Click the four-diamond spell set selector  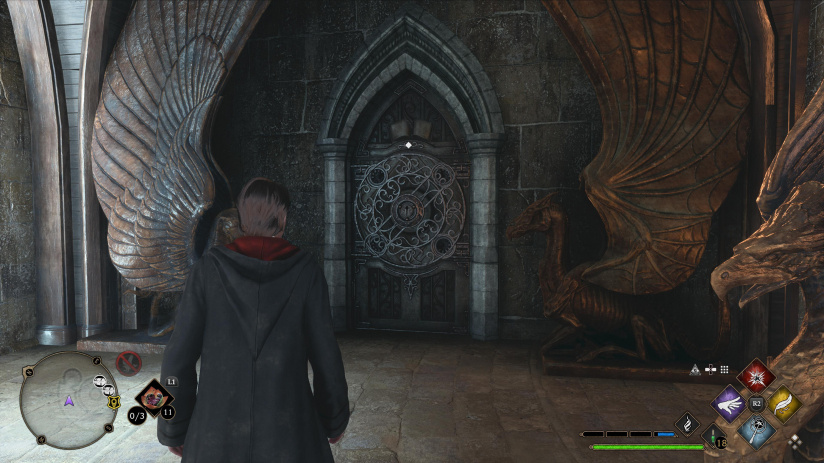coord(795,440)
